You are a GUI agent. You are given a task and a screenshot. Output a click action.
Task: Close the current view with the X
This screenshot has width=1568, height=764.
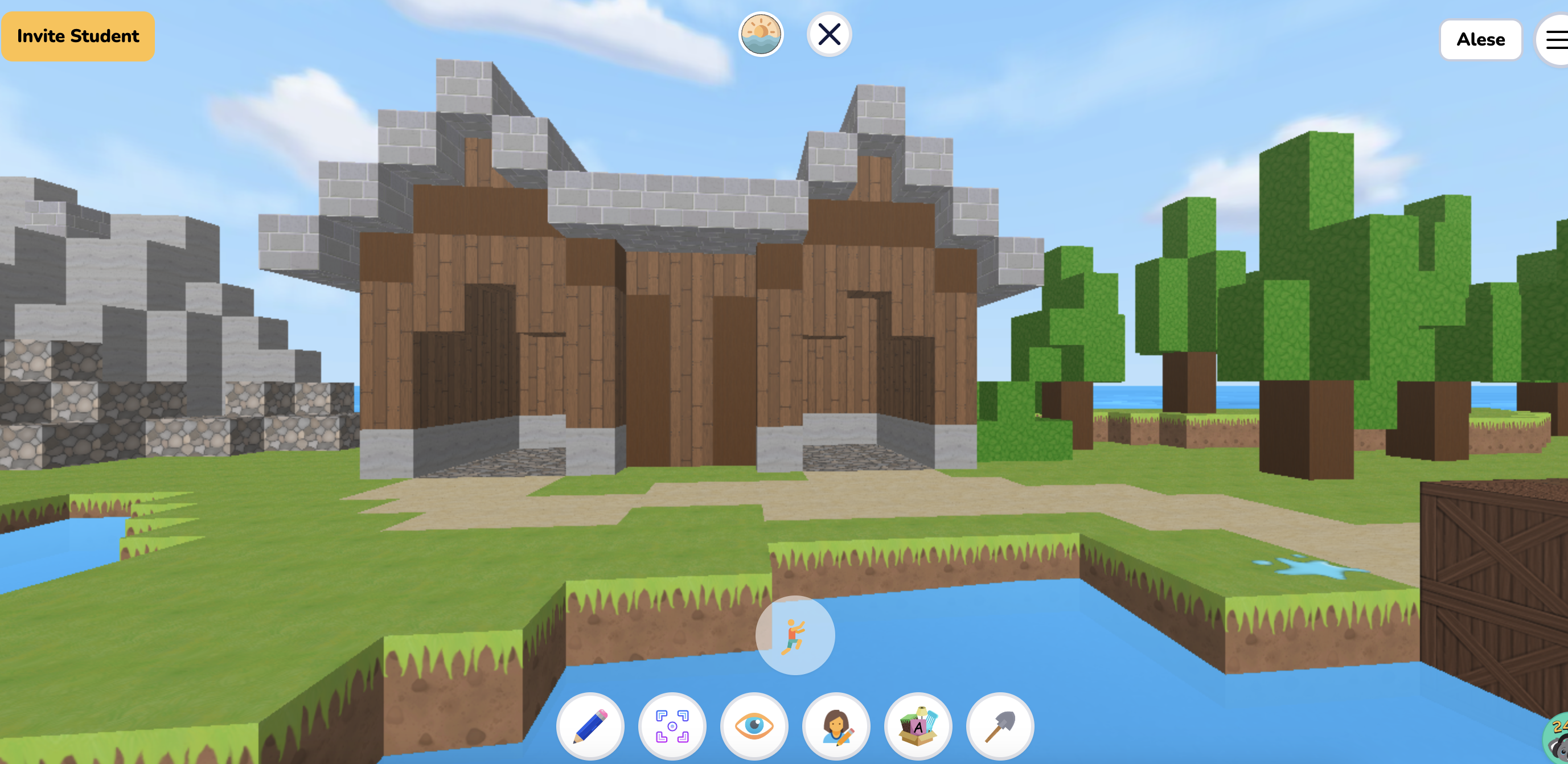click(830, 35)
